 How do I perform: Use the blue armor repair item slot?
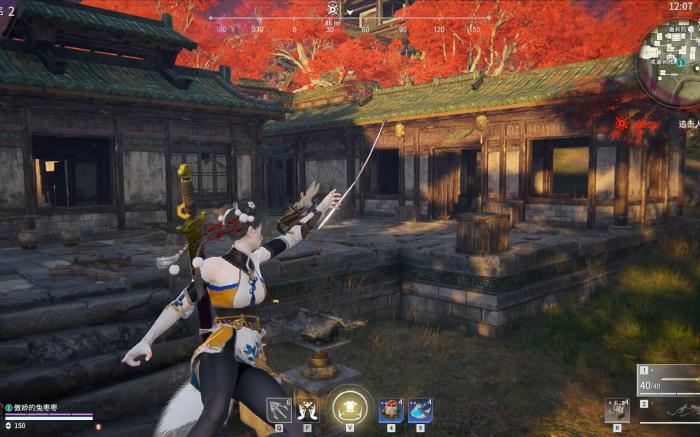point(420,410)
